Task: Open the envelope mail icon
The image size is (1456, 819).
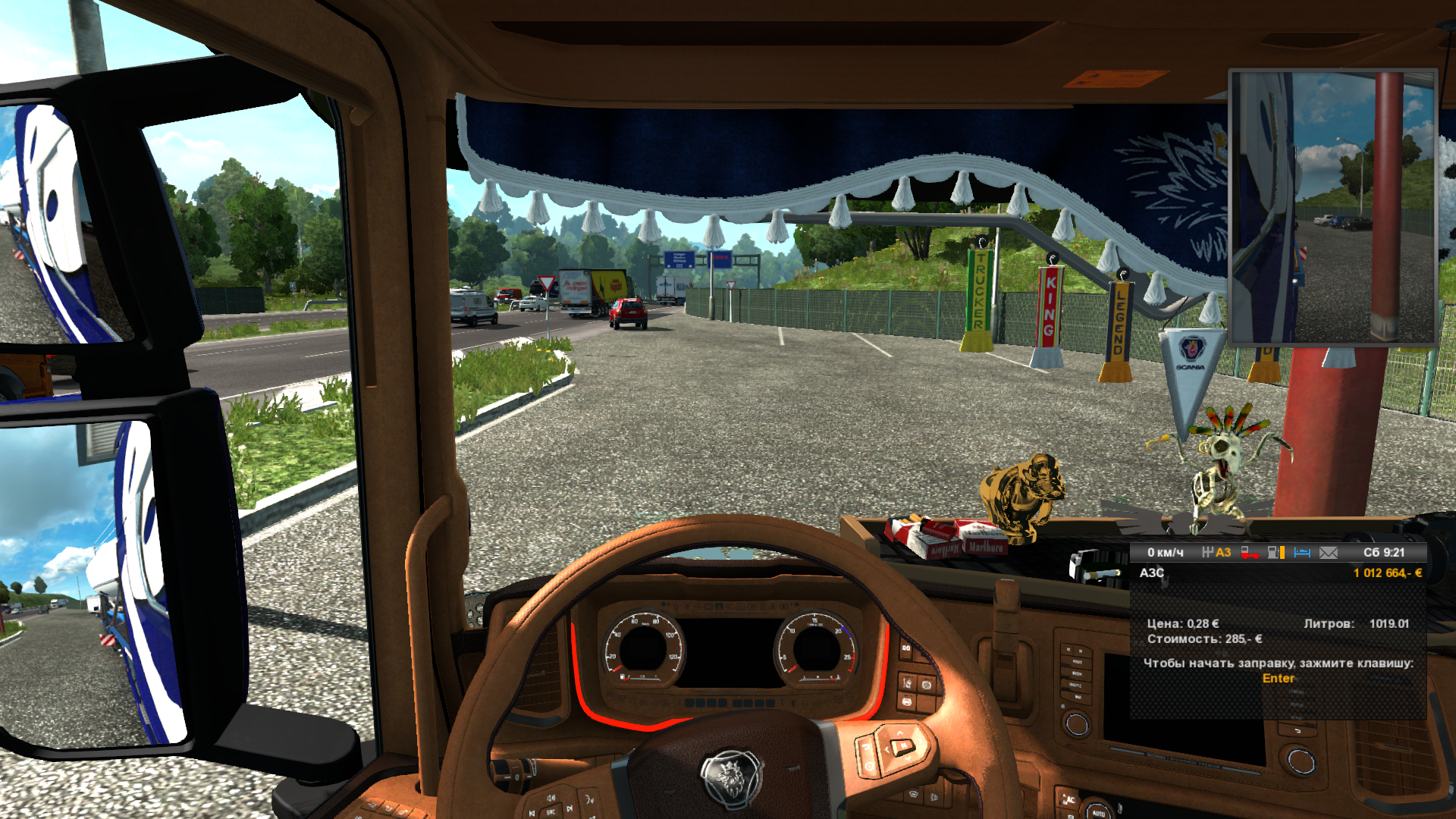Action: (1329, 553)
